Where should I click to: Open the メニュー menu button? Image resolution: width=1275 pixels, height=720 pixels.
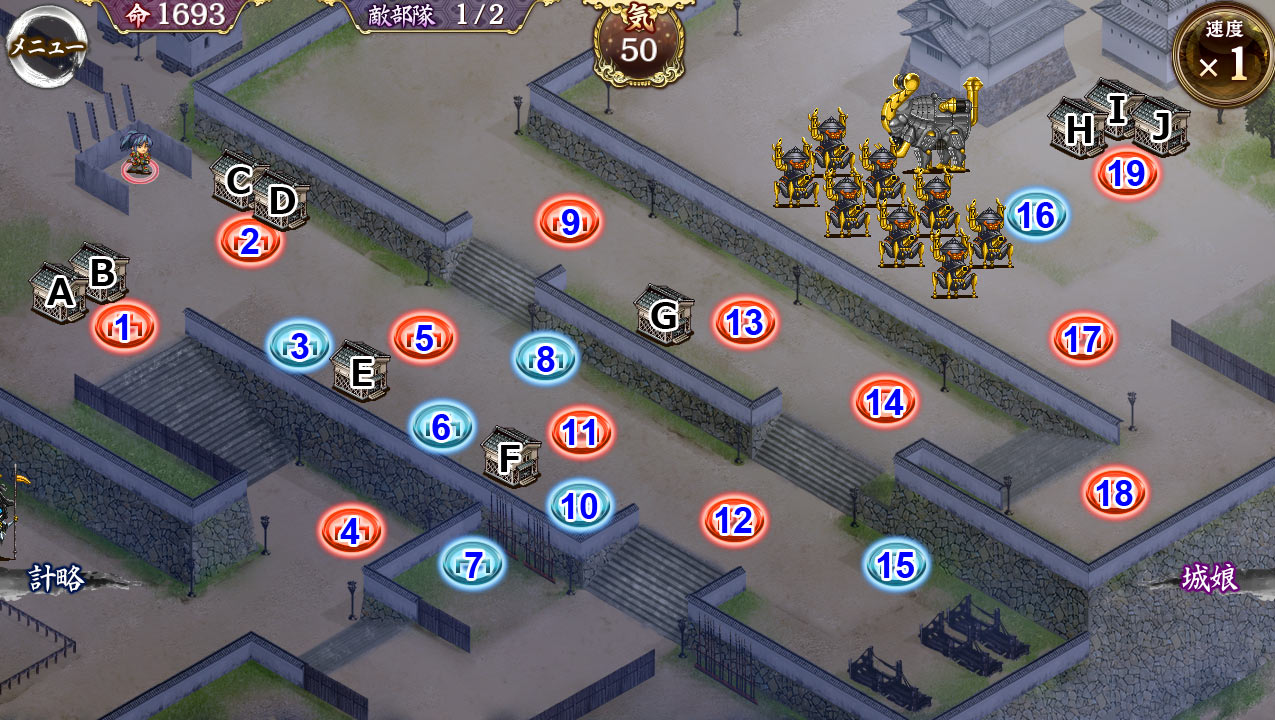point(46,45)
